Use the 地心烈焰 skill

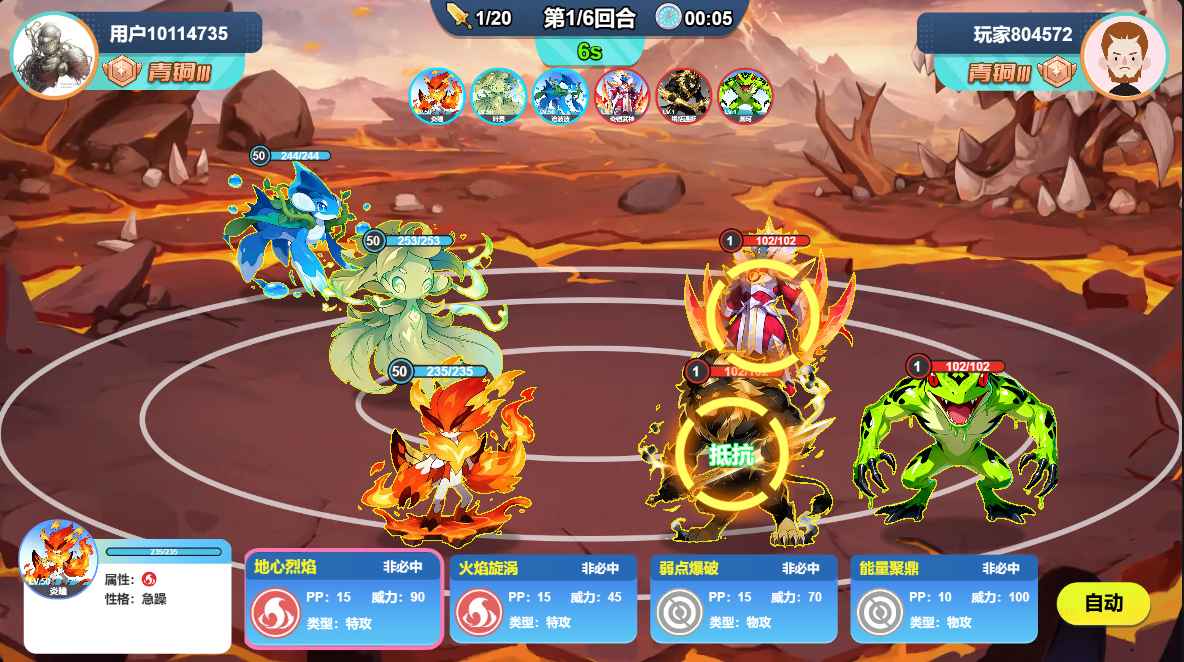coord(342,598)
